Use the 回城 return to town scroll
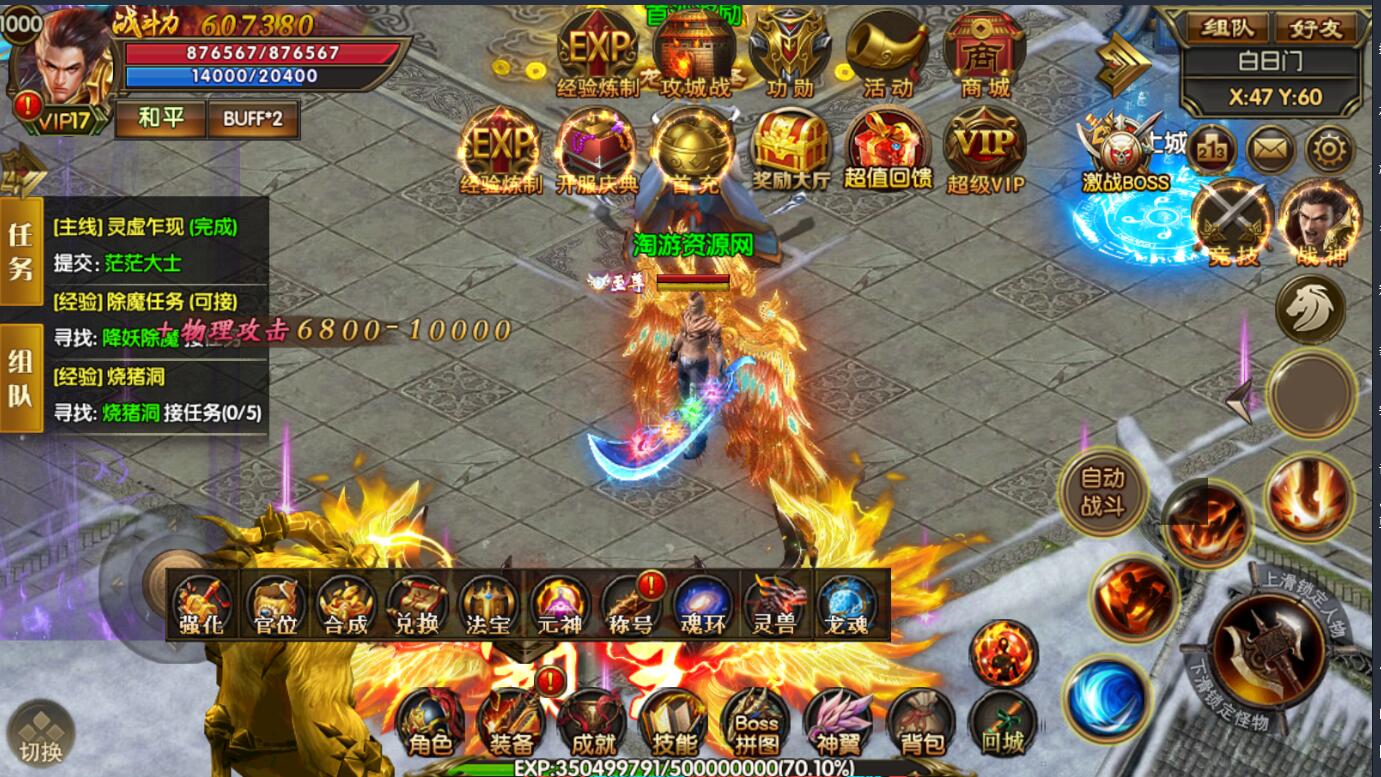 pos(1002,722)
